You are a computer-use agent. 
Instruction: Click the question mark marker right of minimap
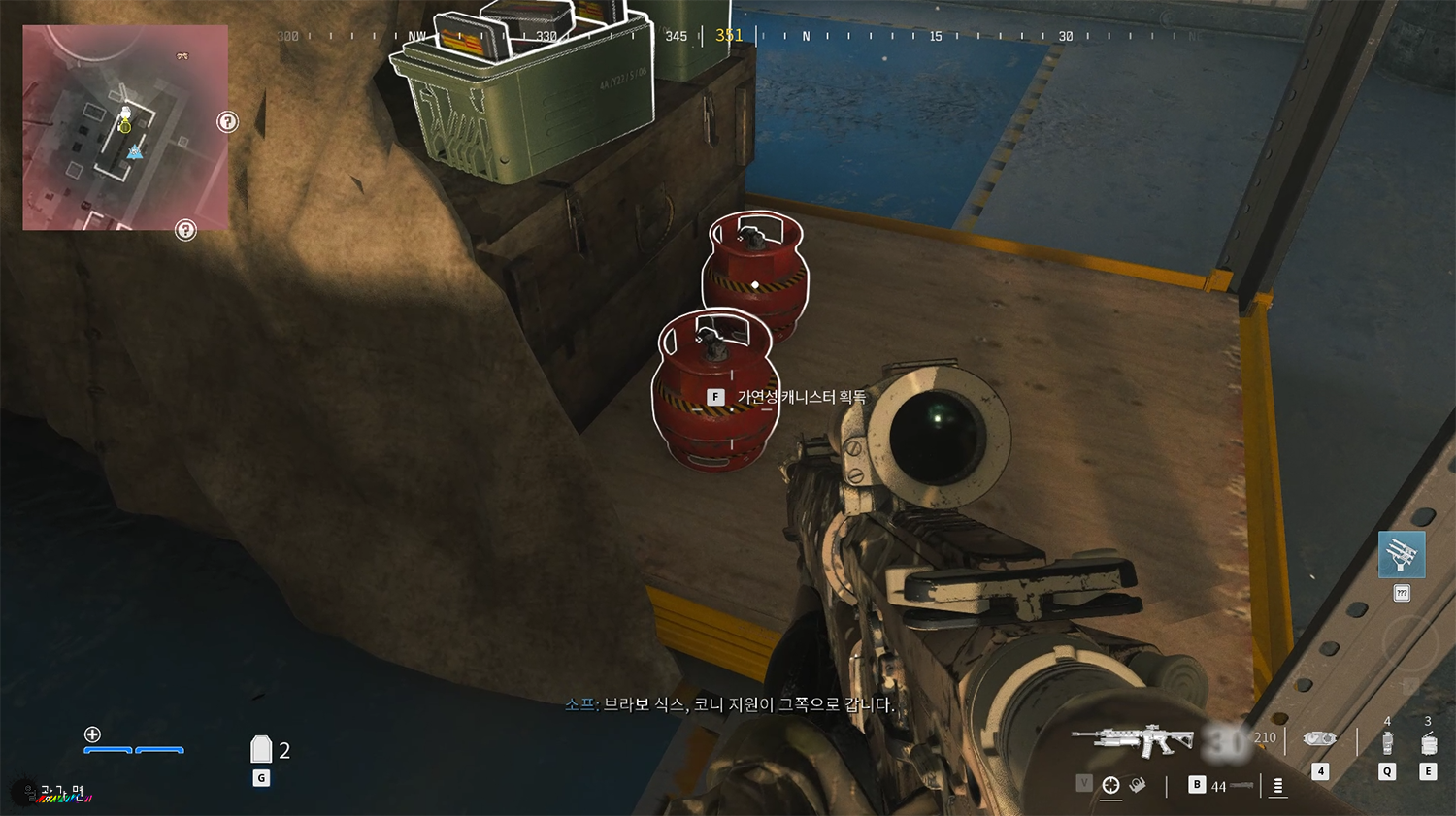tap(227, 122)
